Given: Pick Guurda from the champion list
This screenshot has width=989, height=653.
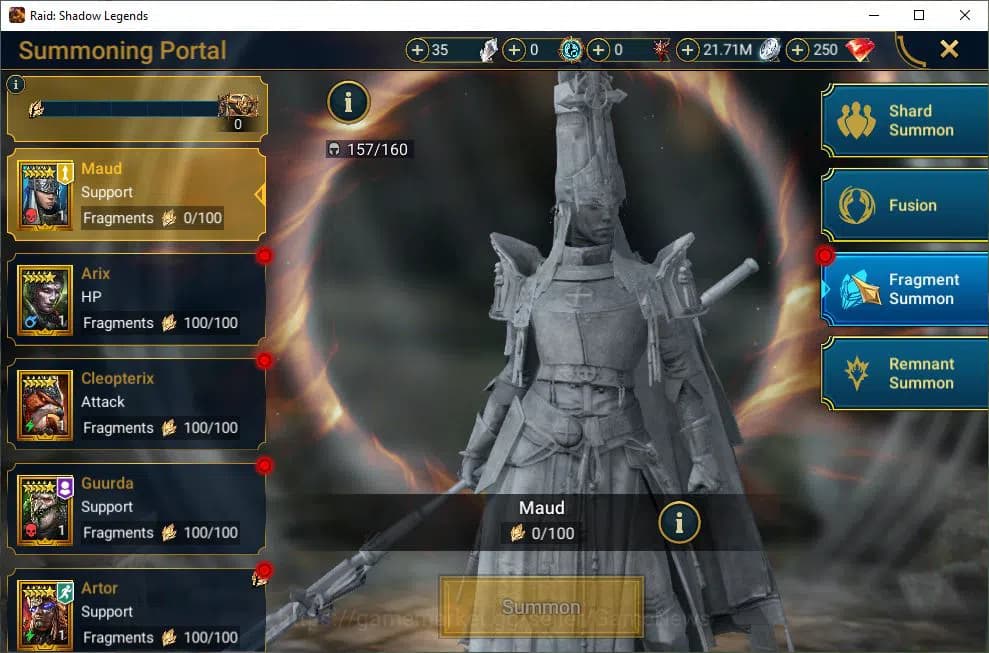Looking at the screenshot, I should 136,509.
